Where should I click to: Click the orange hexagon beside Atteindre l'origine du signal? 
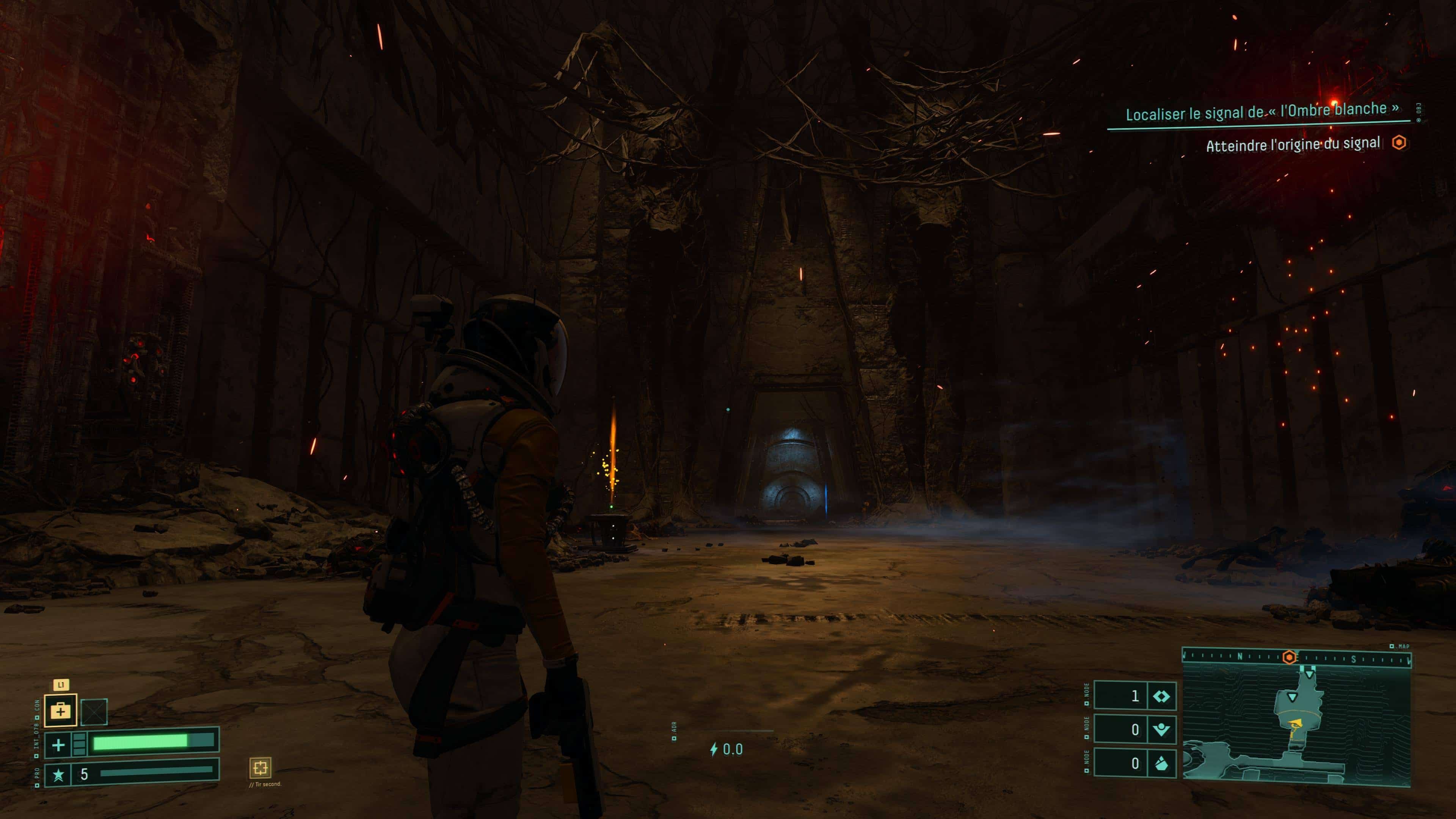(1399, 143)
